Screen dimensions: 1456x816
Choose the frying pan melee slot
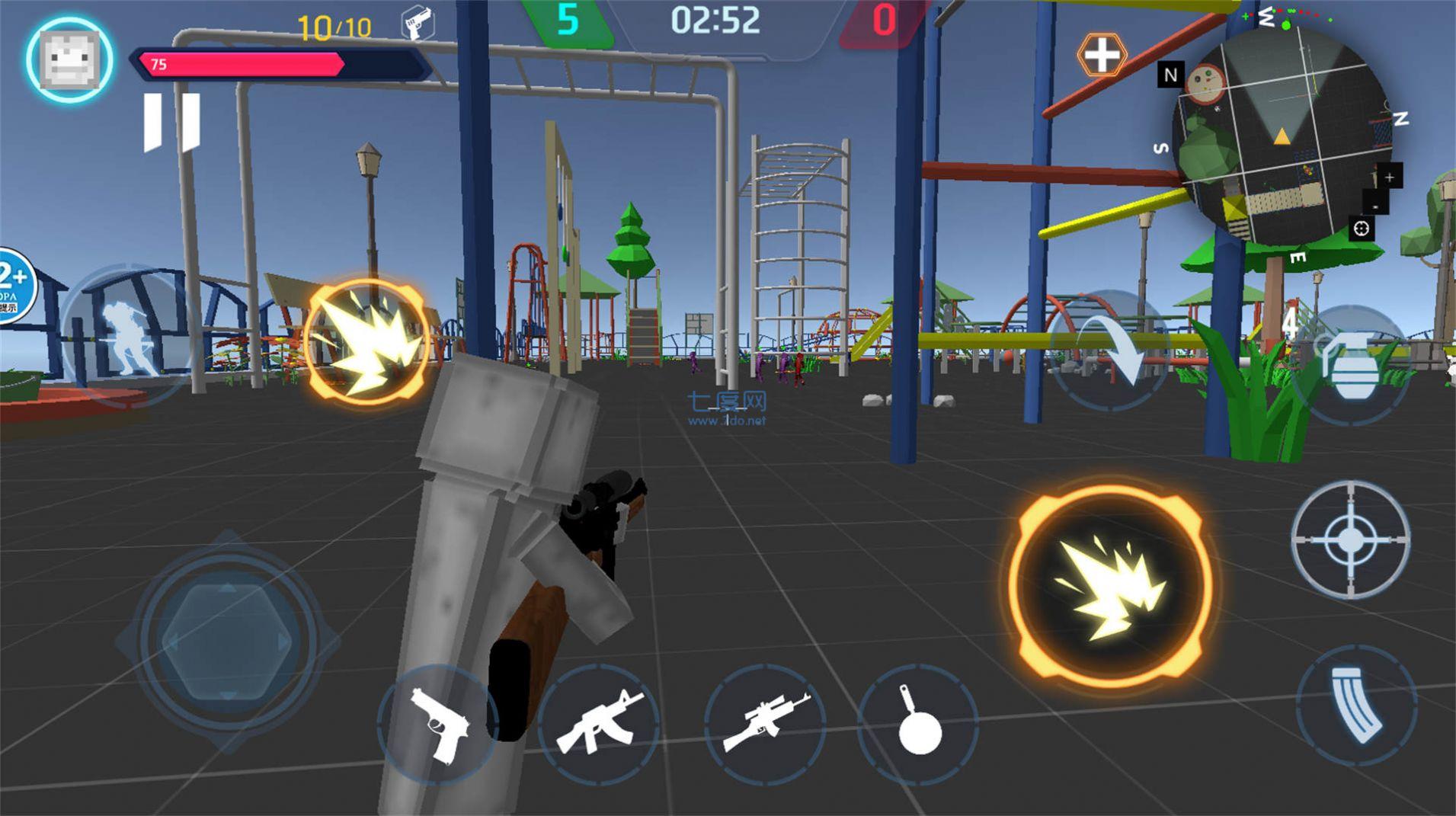tap(918, 722)
